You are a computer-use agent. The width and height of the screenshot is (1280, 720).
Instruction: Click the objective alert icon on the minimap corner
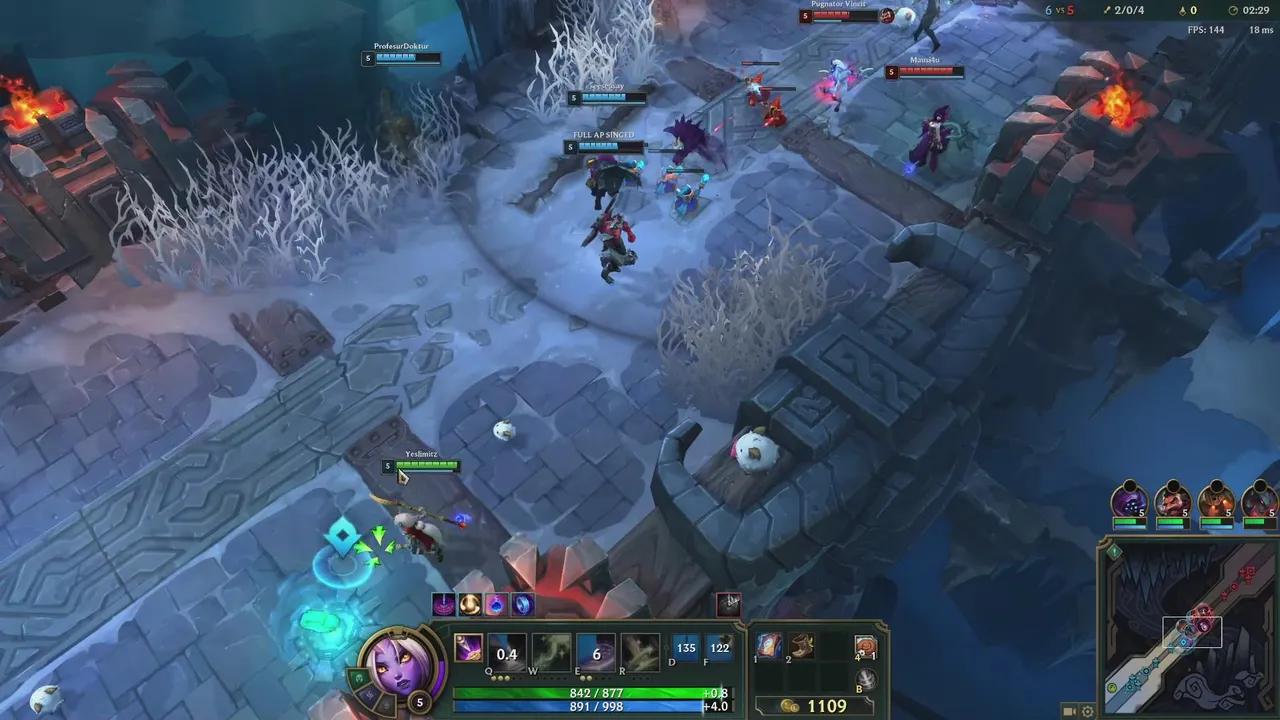(x=1114, y=551)
